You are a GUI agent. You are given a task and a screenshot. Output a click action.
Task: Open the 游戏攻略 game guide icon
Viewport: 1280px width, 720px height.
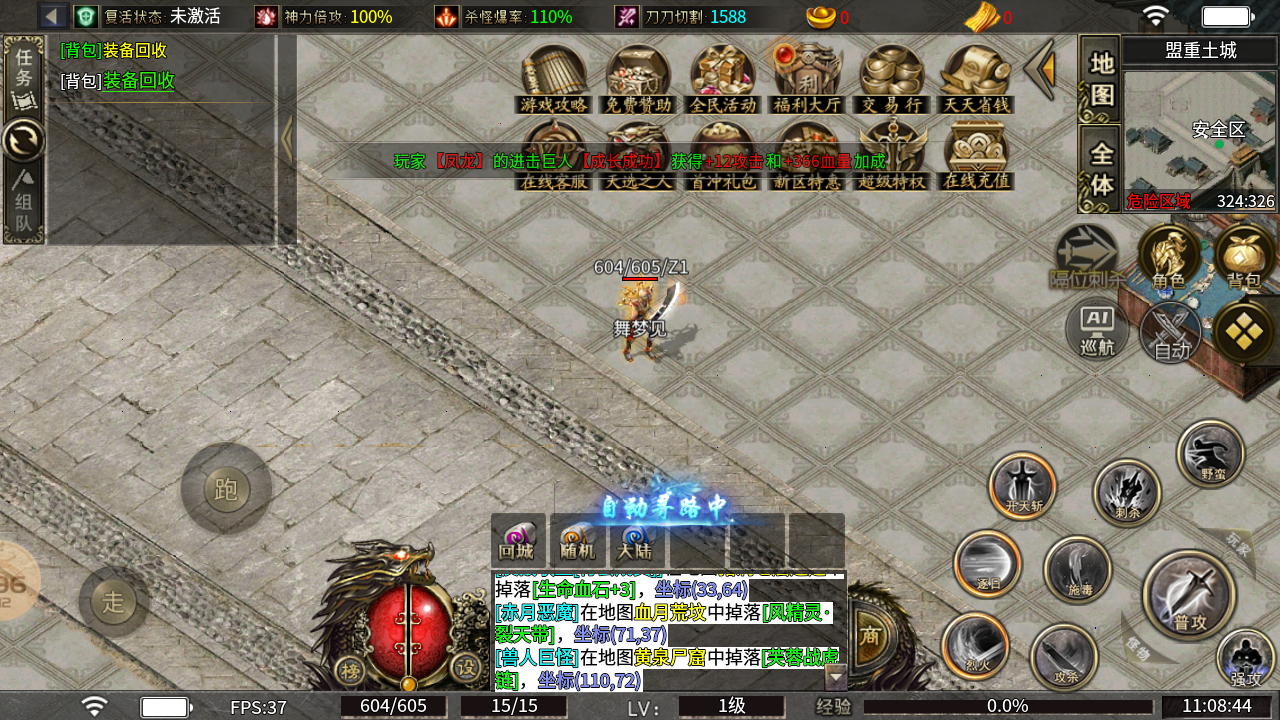tap(554, 78)
